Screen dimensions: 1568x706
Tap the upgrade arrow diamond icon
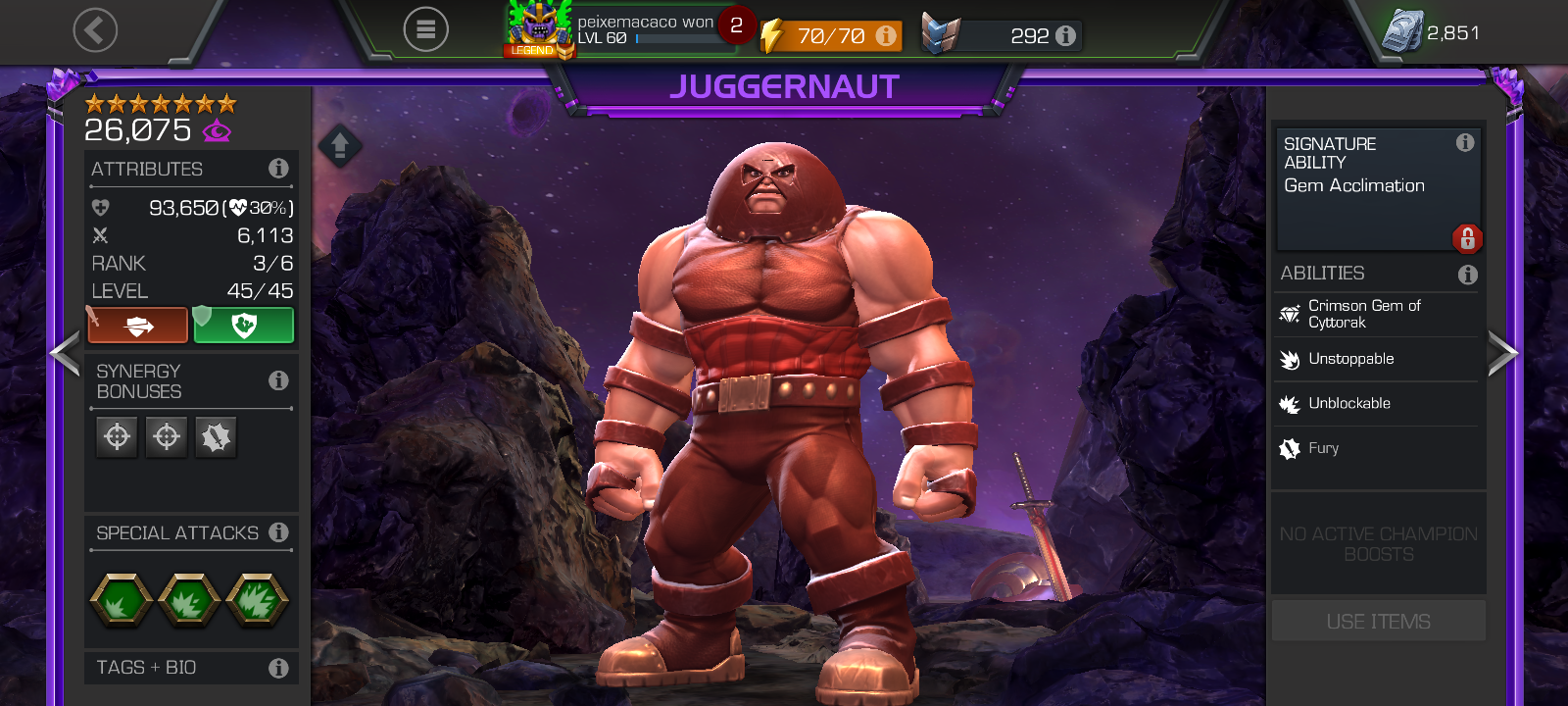[340, 147]
